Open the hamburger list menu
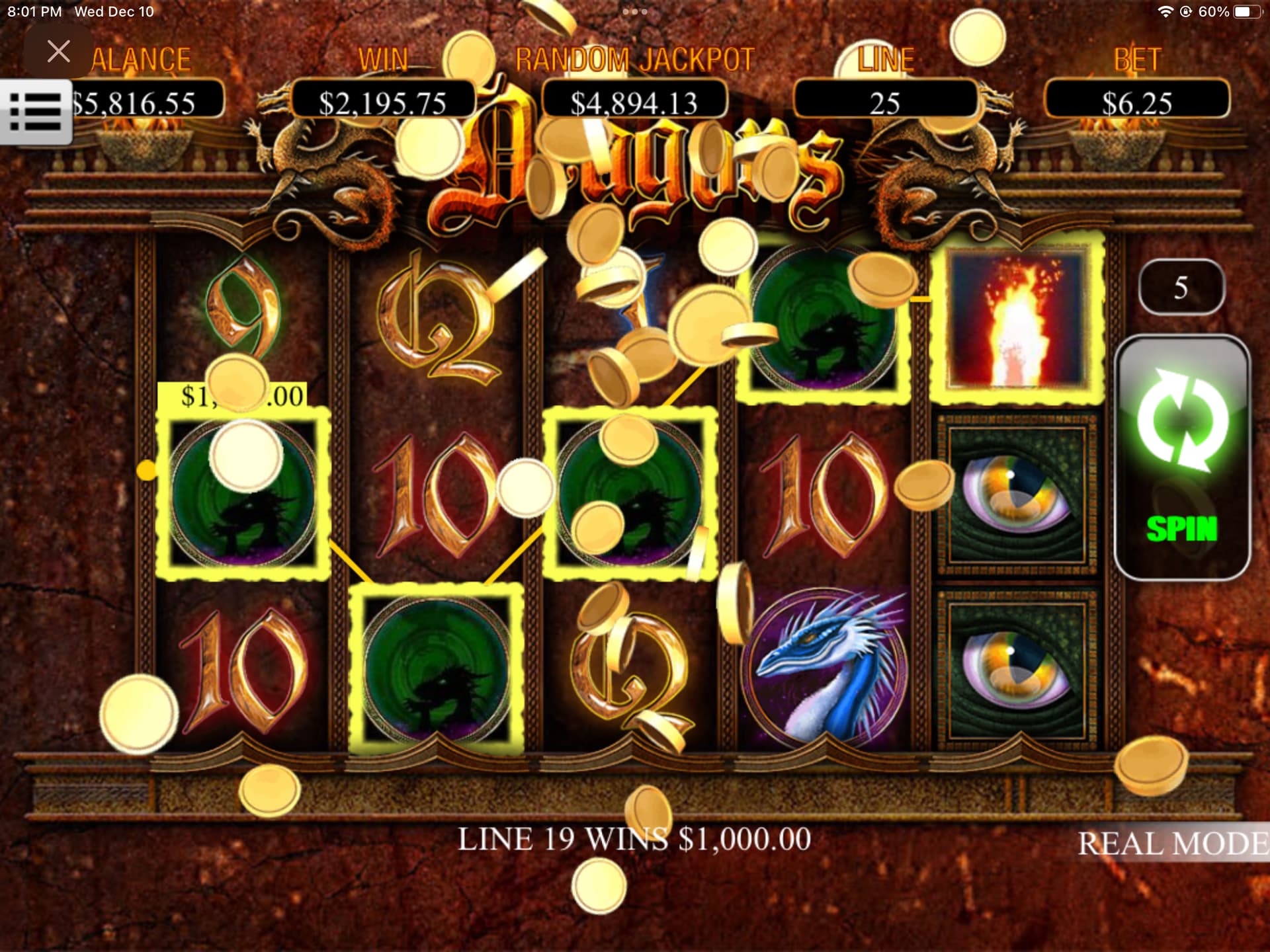 pyautogui.click(x=36, y=112)
